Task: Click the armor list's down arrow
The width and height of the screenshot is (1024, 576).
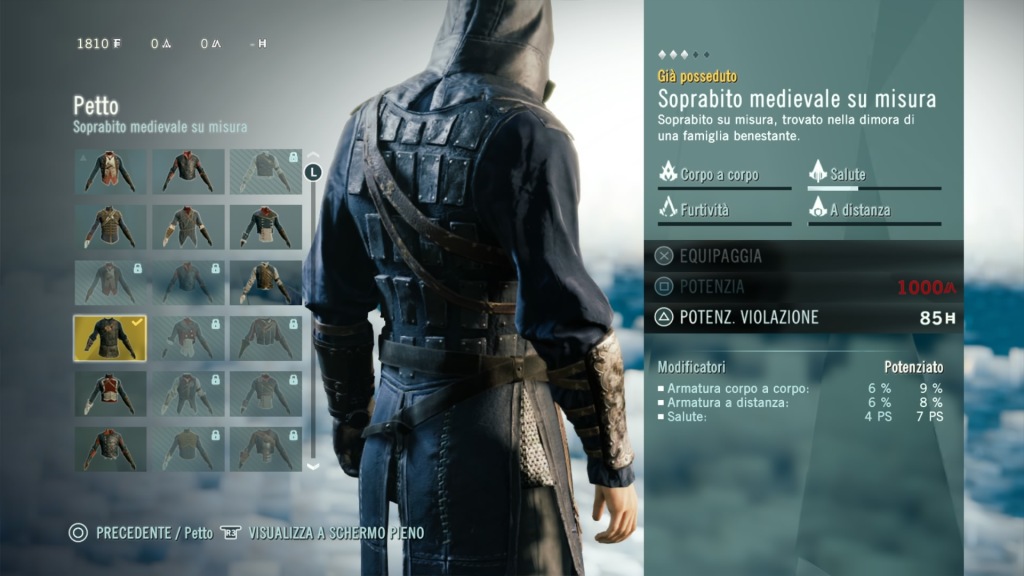Action: 313,465
